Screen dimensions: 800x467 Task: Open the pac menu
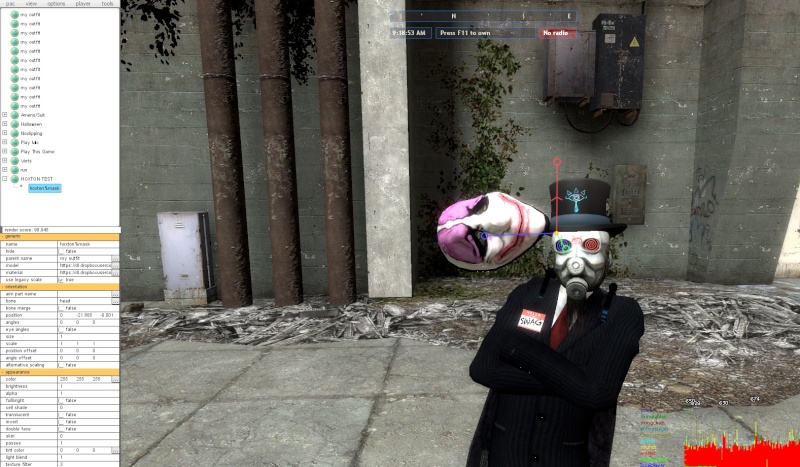coord(8,4)
